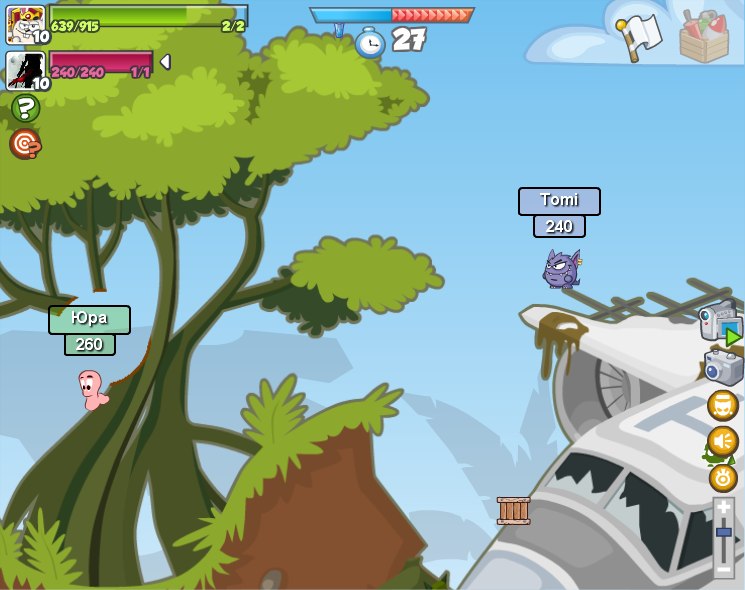Viewport: 745px width, 590px height.
Task: Zoom out with the minus button
Action: click(723, 569)
